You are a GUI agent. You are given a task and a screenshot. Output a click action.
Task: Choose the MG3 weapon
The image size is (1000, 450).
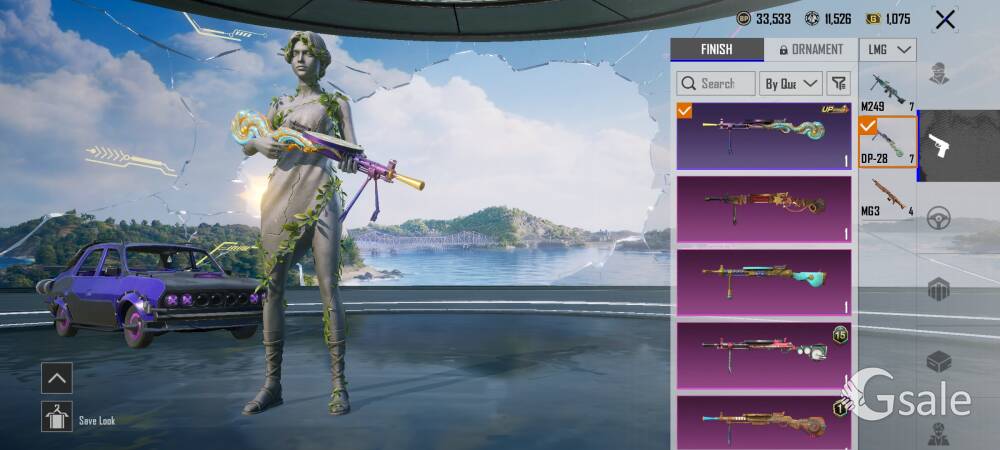887,194
